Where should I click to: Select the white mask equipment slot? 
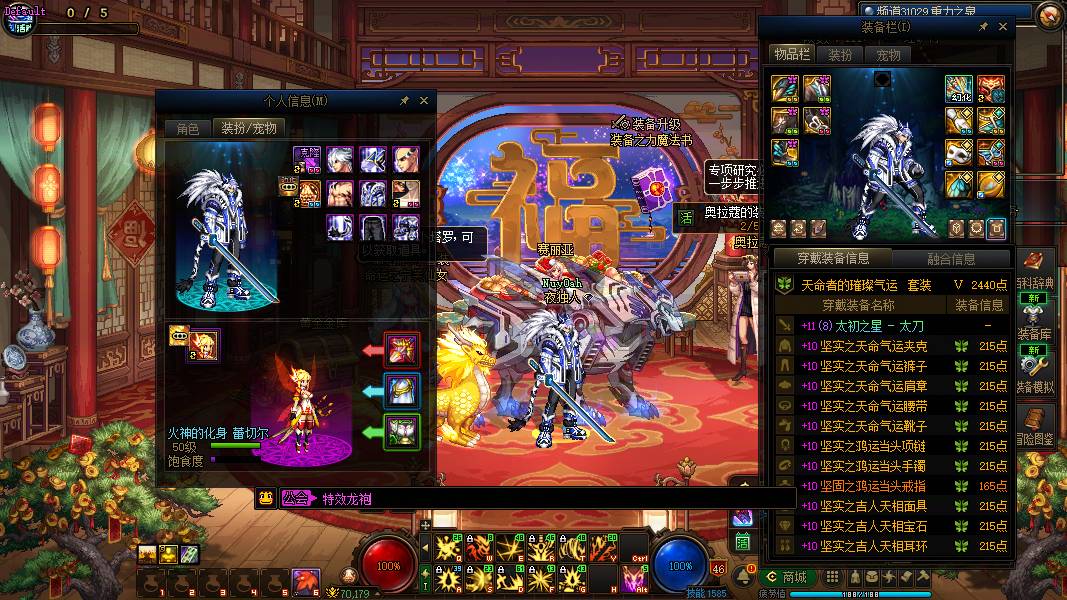[x=959, y=152]
